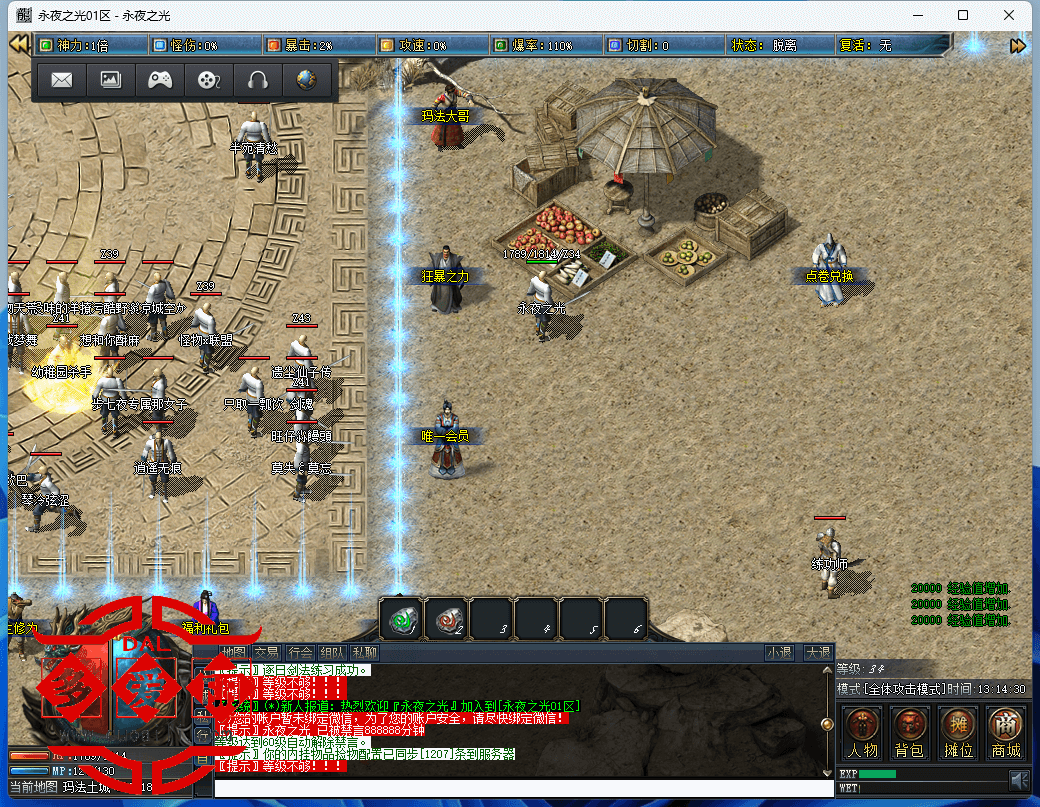Click the film reel icon
Image resolution: width=1040 pixels, height=807 pixels.
point(208,80)
